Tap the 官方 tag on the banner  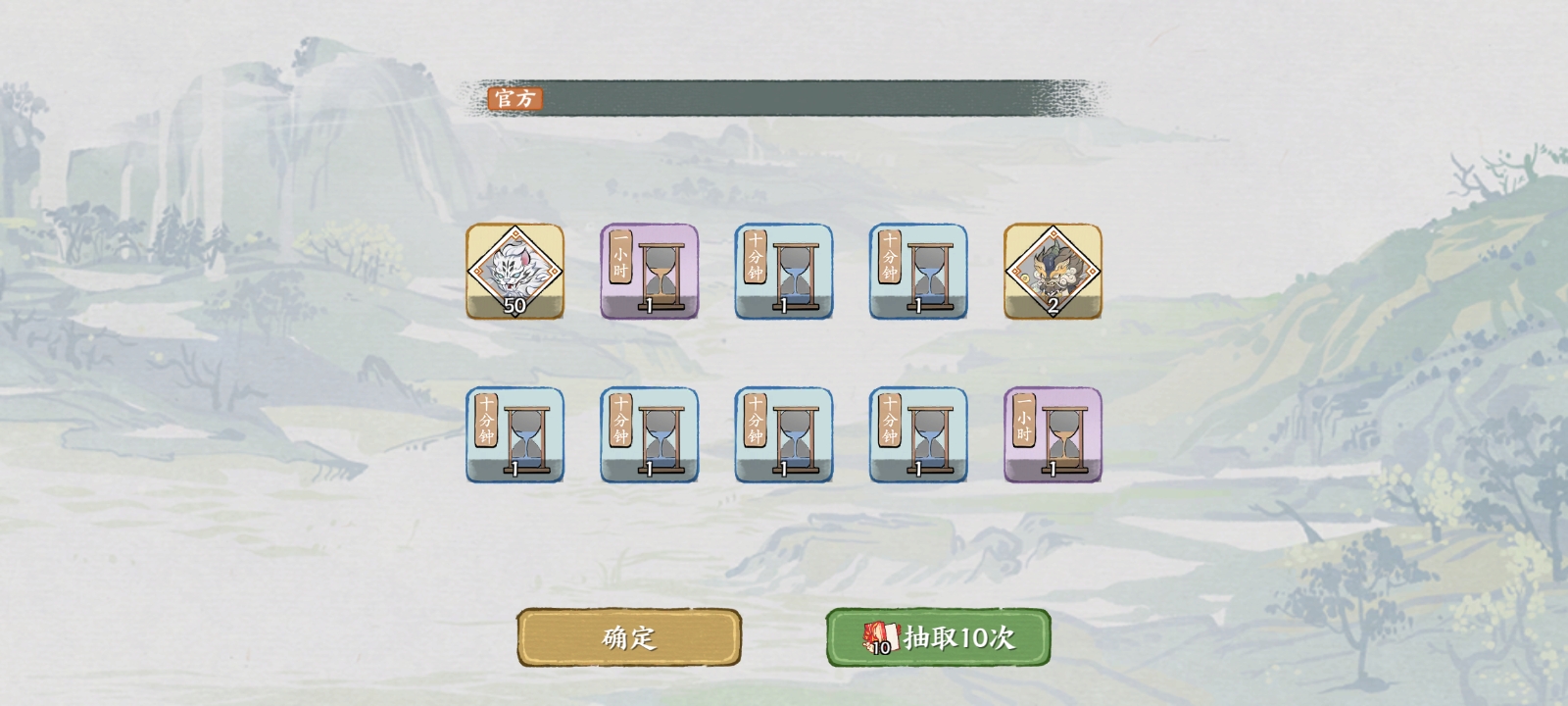(514, 98)
